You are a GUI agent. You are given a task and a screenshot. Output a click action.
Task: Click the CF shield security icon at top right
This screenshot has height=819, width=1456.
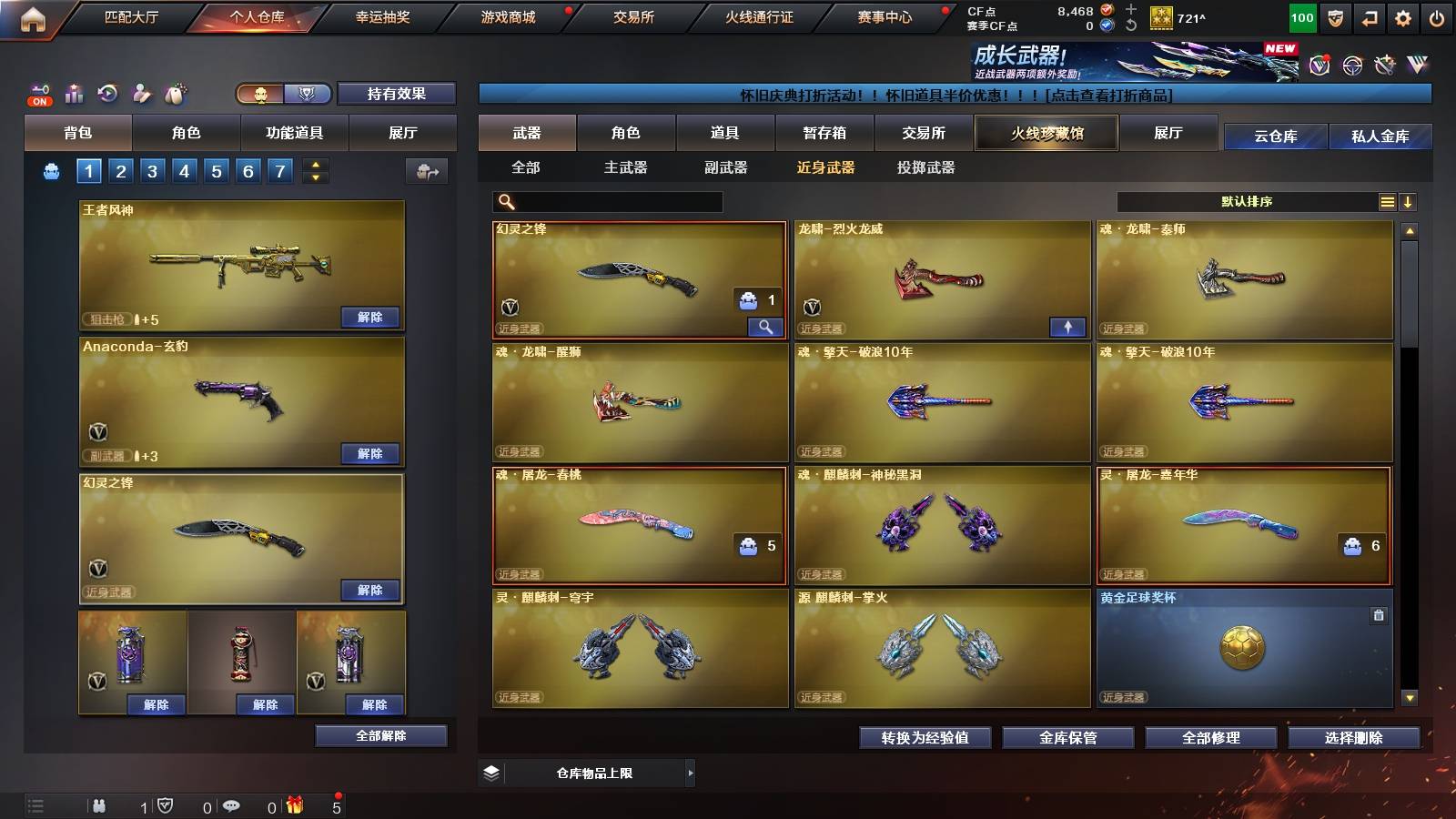click(1335, 16)
